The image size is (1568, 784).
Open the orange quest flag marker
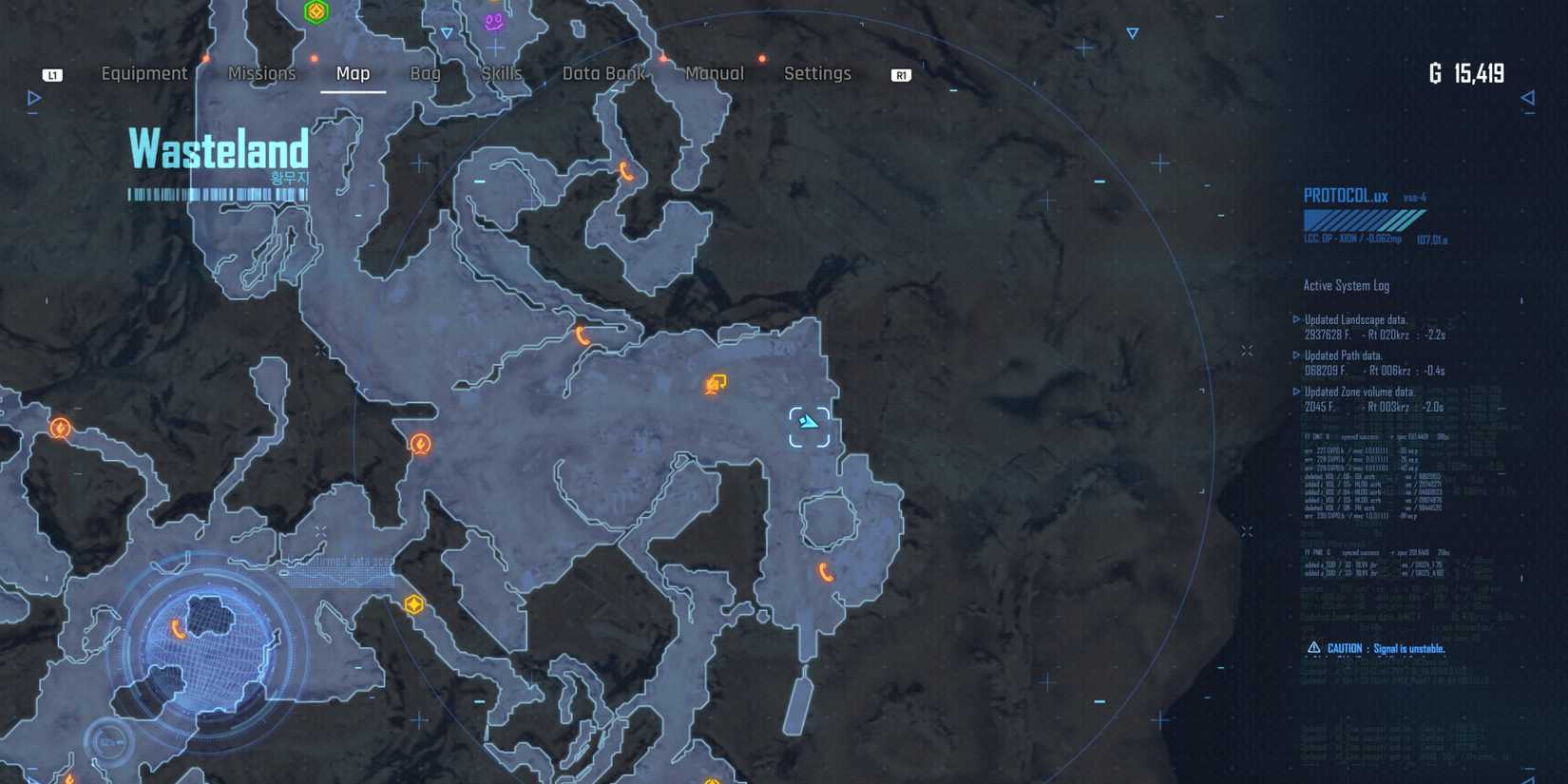(715, 382)
